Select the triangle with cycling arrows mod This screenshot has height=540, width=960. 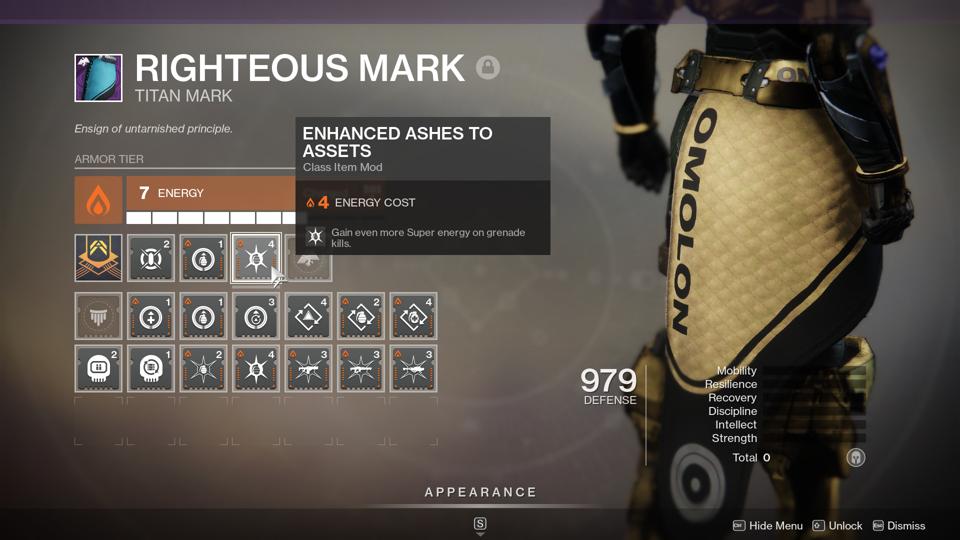point(308,317)
